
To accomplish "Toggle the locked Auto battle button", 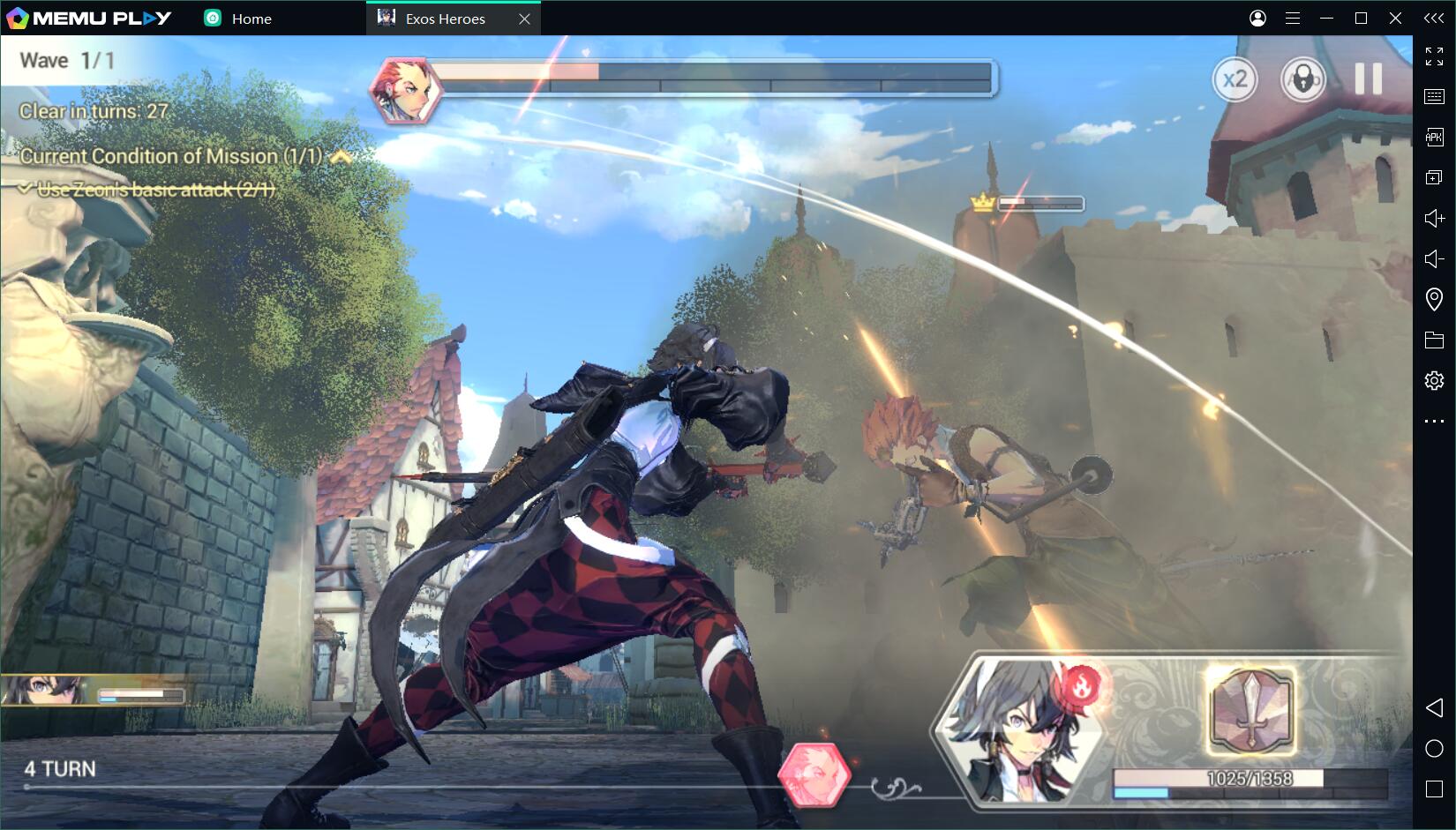I will (1302, 80).
